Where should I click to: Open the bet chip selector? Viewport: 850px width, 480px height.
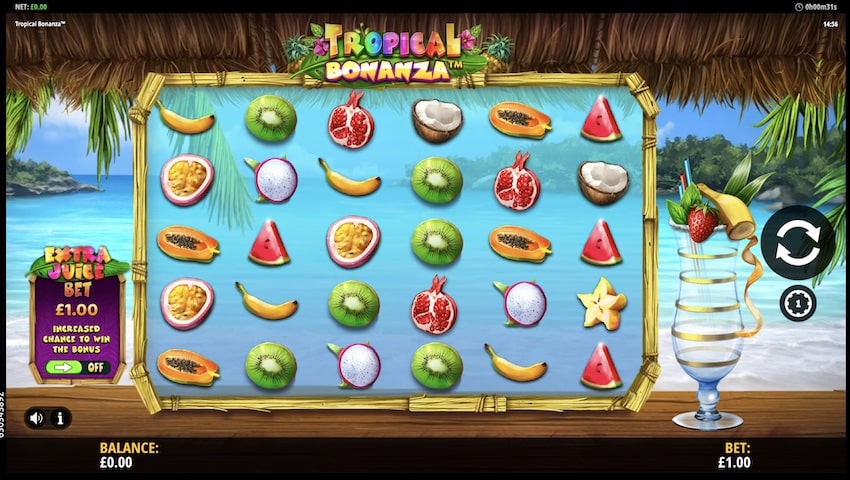797,303
